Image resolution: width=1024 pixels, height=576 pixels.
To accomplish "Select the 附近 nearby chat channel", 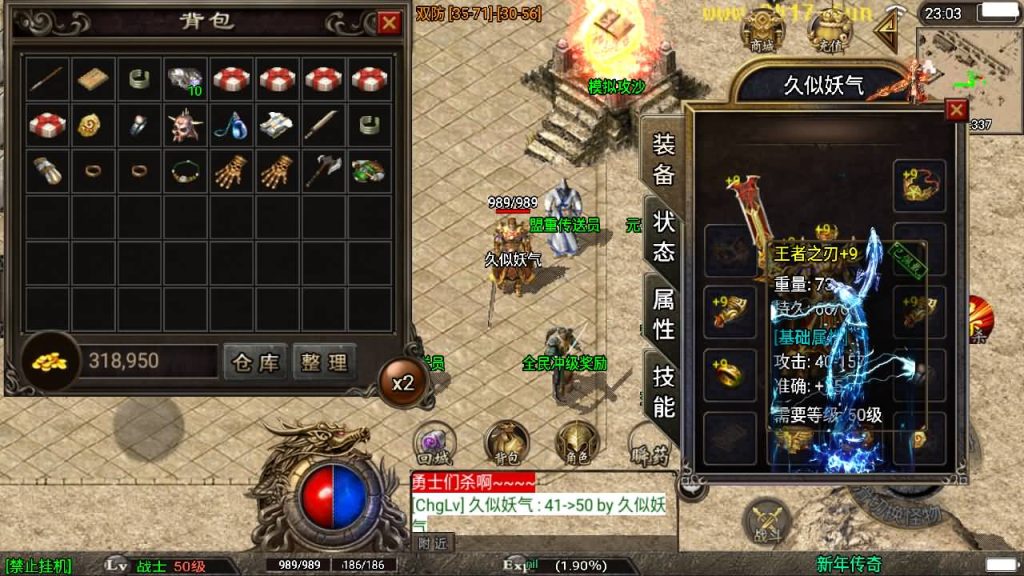I will 432,544.
